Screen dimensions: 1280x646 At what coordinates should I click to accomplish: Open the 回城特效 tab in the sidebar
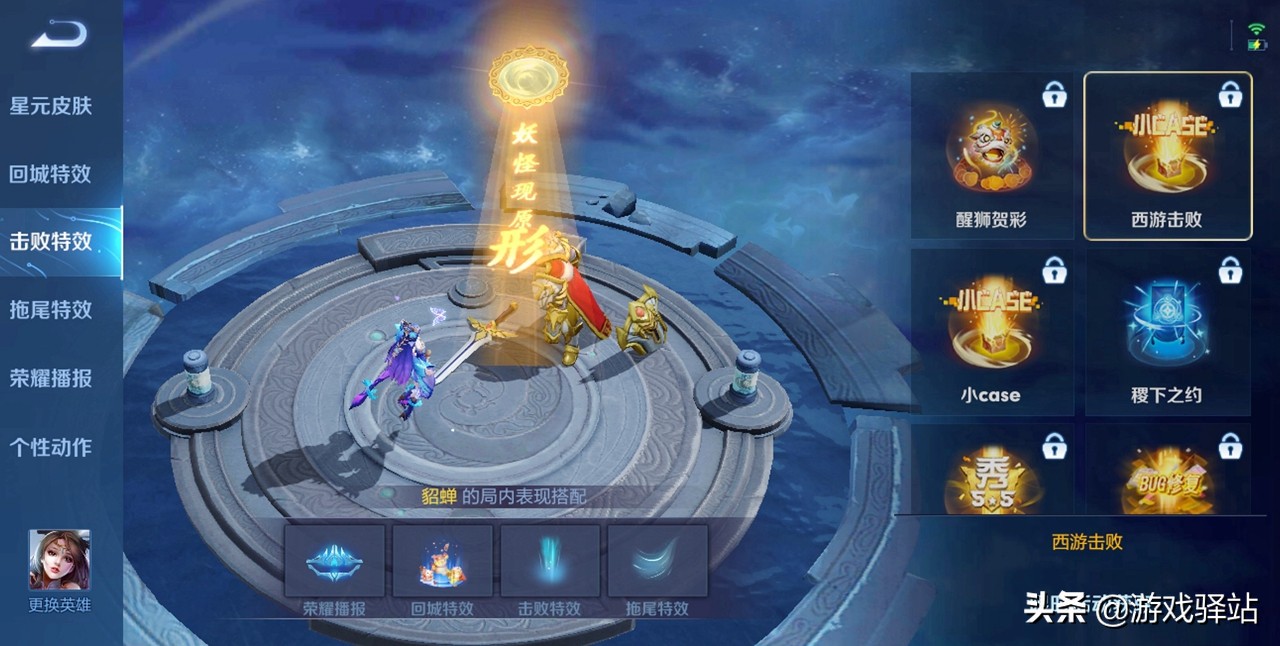click(51, 174)
